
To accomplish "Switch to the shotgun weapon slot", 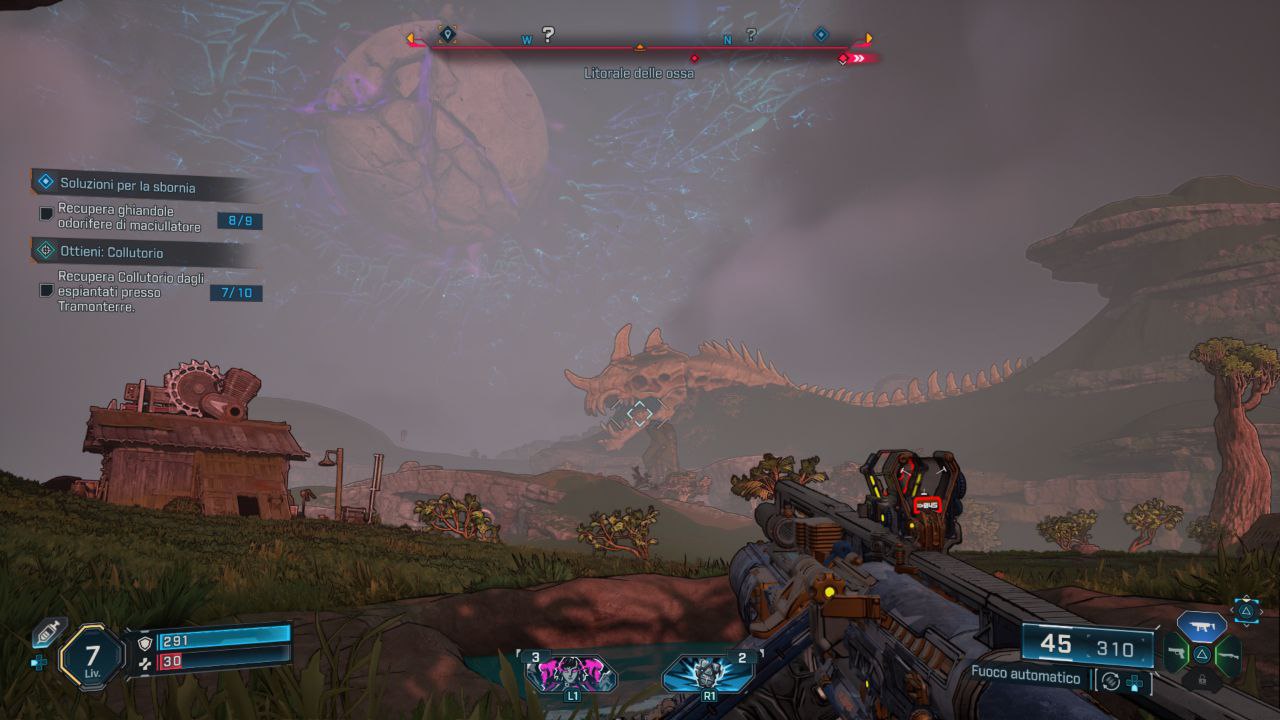I will [1228, 655].
